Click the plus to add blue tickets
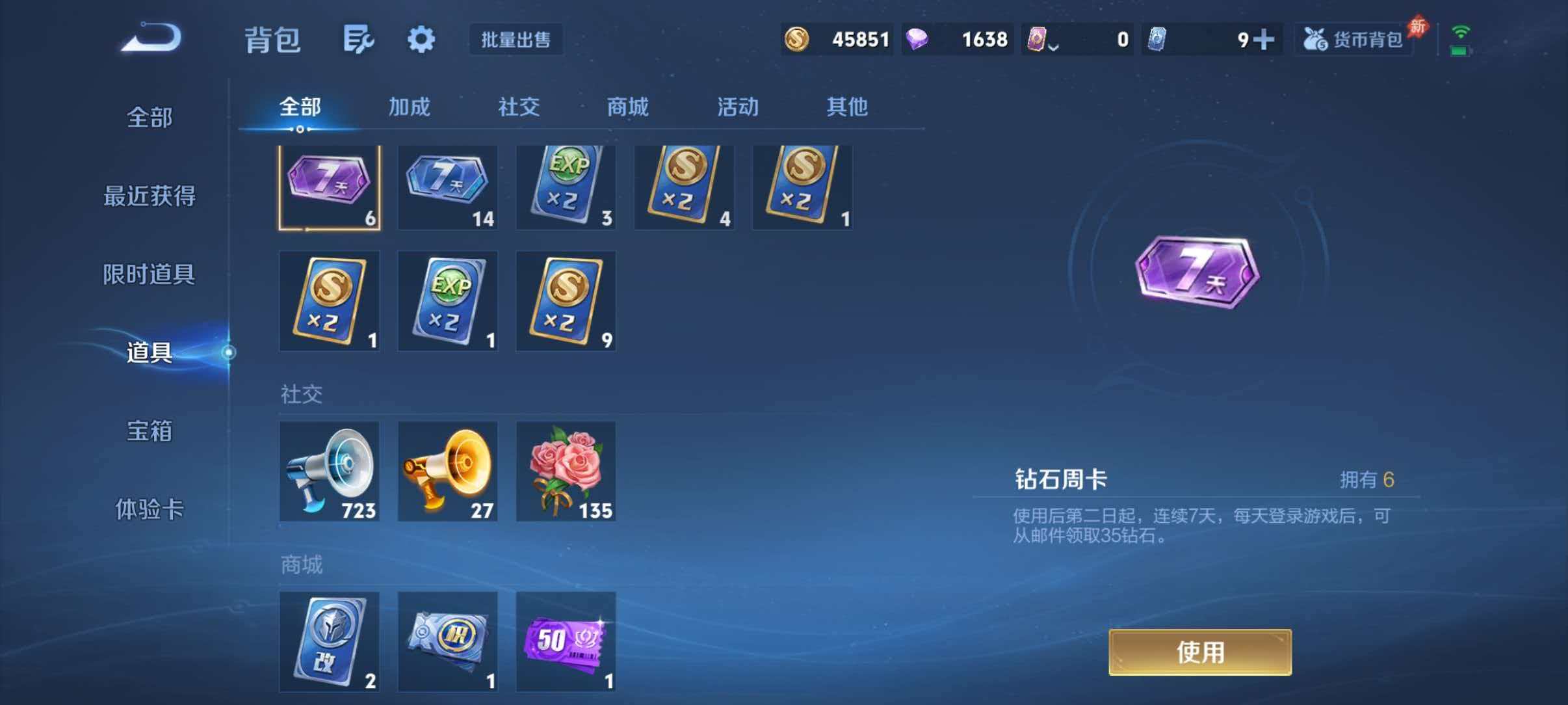The height and width of the screenshot is (705, 1568). coord(1264,39)
